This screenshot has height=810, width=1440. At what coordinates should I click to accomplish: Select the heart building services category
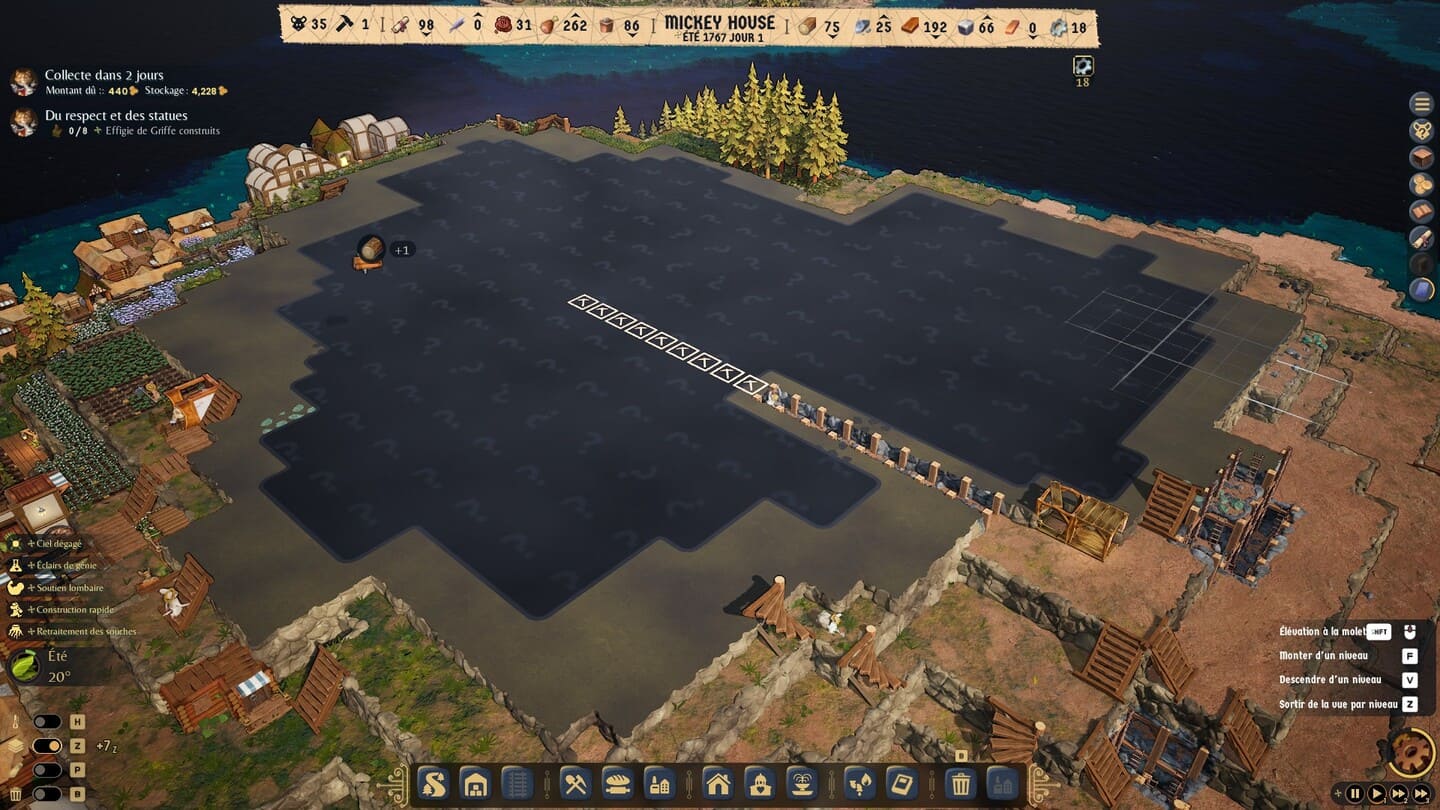point(761,782)
